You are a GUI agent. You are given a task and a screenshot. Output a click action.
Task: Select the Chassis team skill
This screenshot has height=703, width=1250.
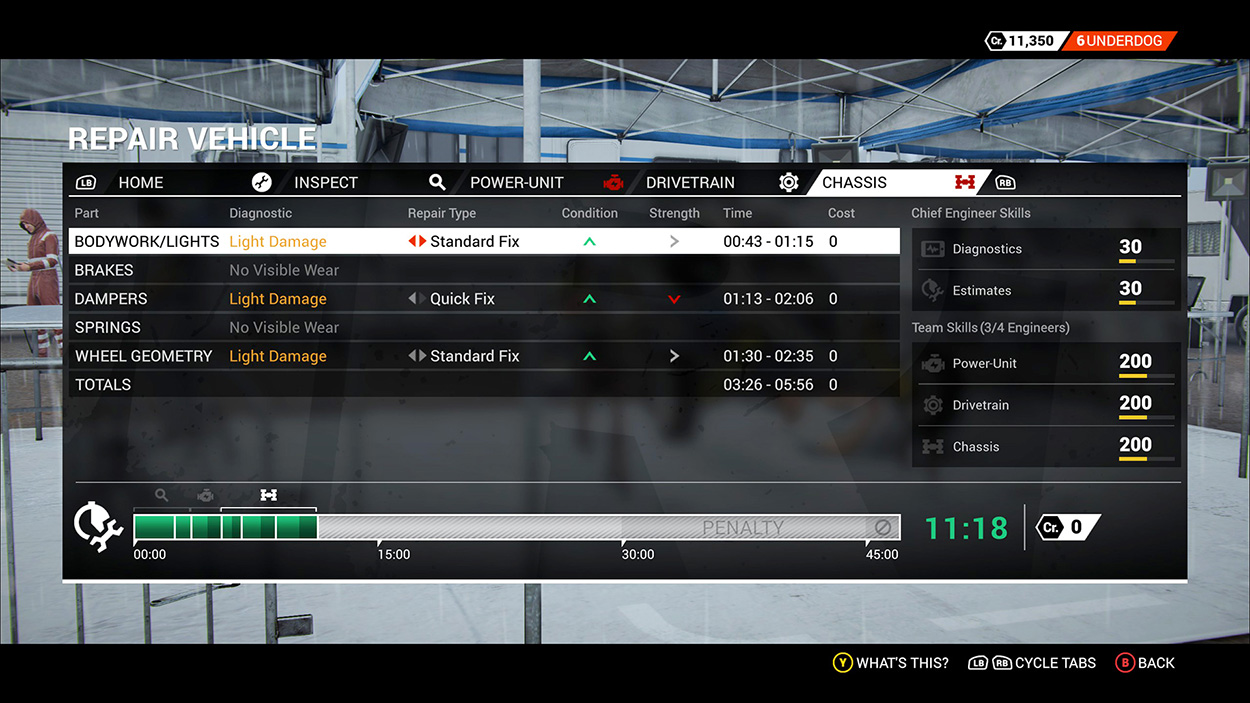(1046, 447)
